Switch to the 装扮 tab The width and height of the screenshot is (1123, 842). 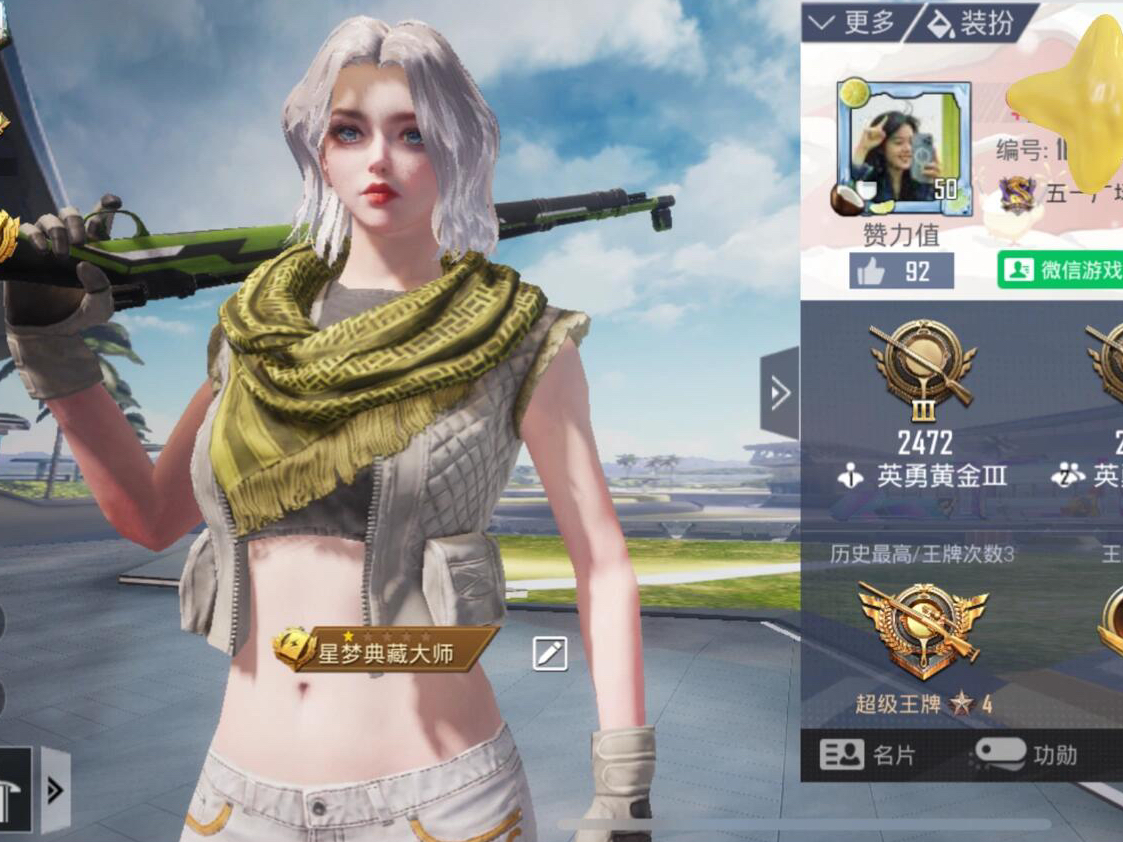971,22
